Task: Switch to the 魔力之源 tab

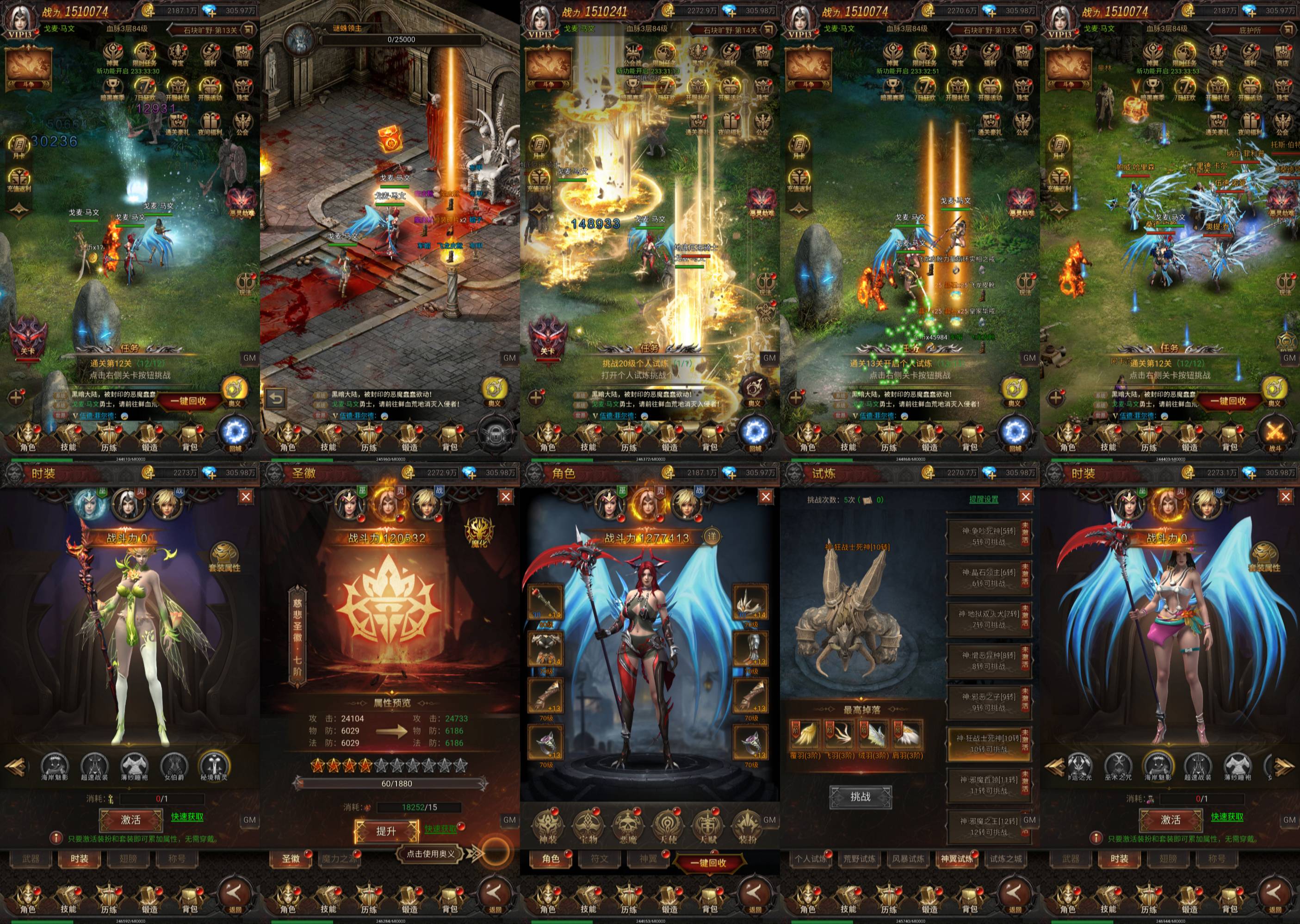Action: [339, 859]
